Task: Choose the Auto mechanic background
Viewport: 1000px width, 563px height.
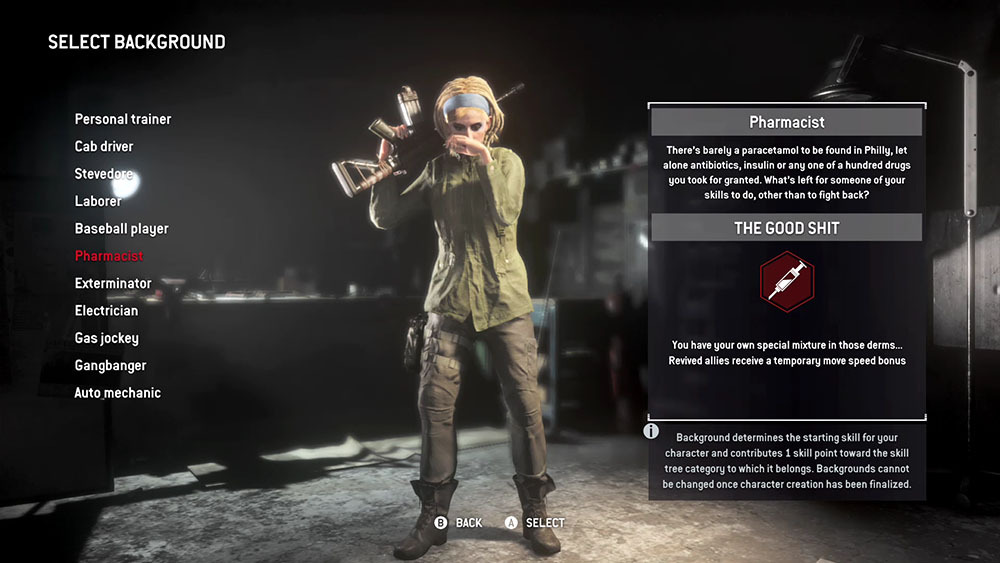Action: [117, 393]
